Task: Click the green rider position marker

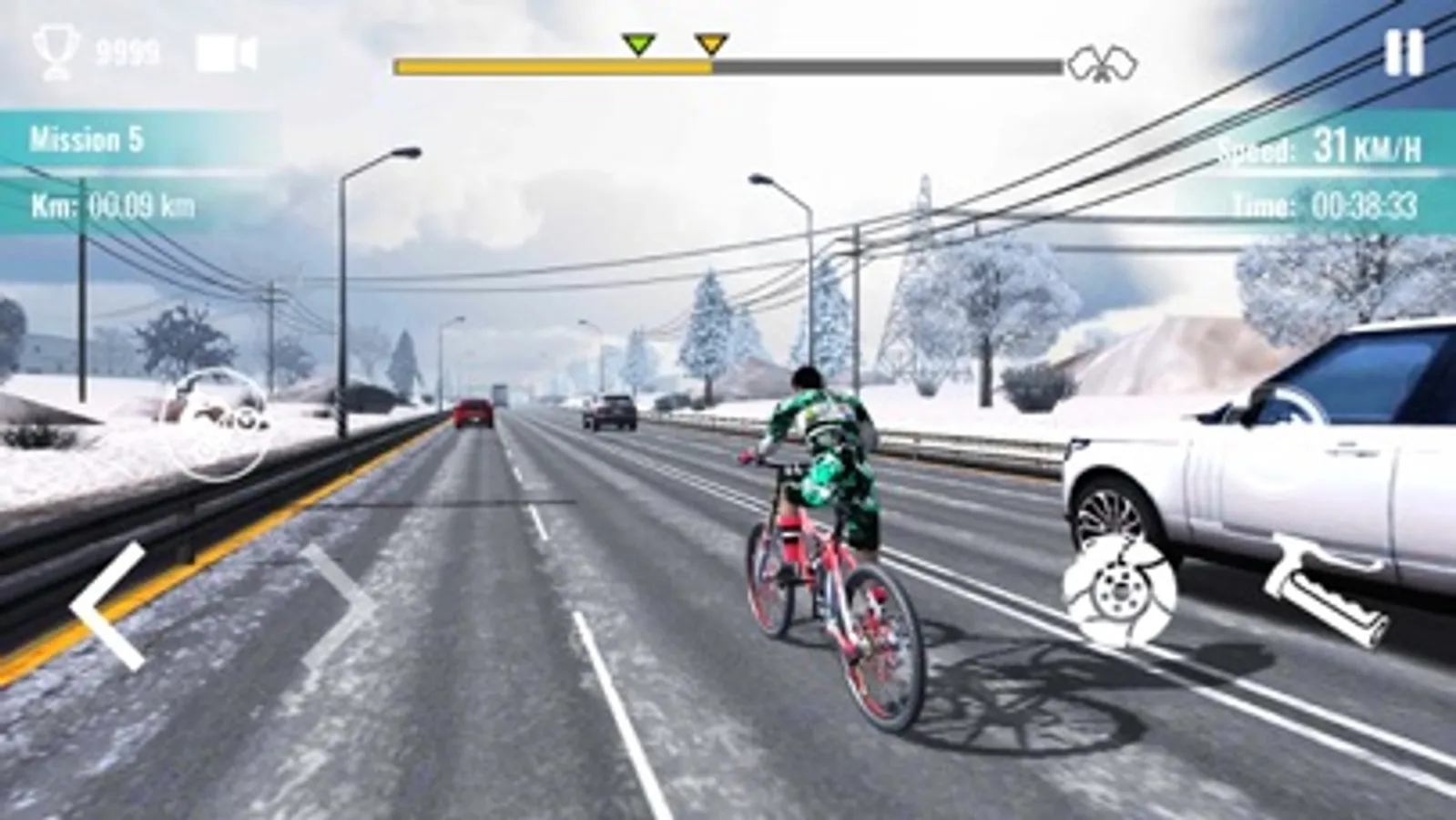Action: point(638,46)
